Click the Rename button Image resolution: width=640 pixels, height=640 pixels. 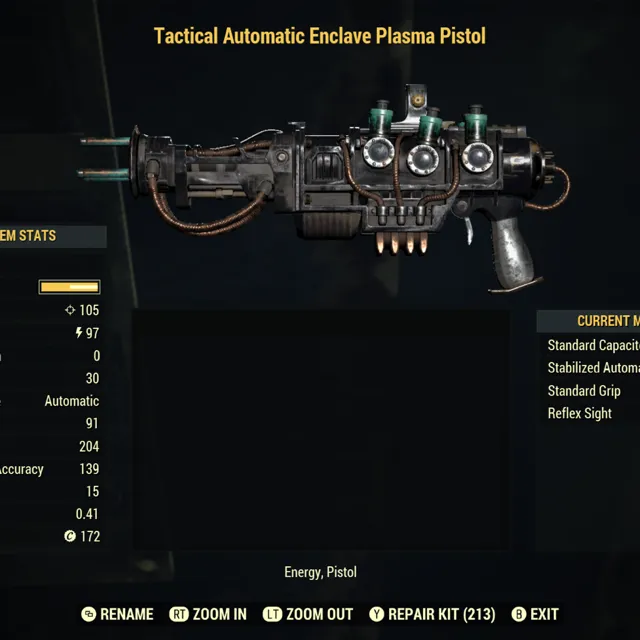pos(117,614)
